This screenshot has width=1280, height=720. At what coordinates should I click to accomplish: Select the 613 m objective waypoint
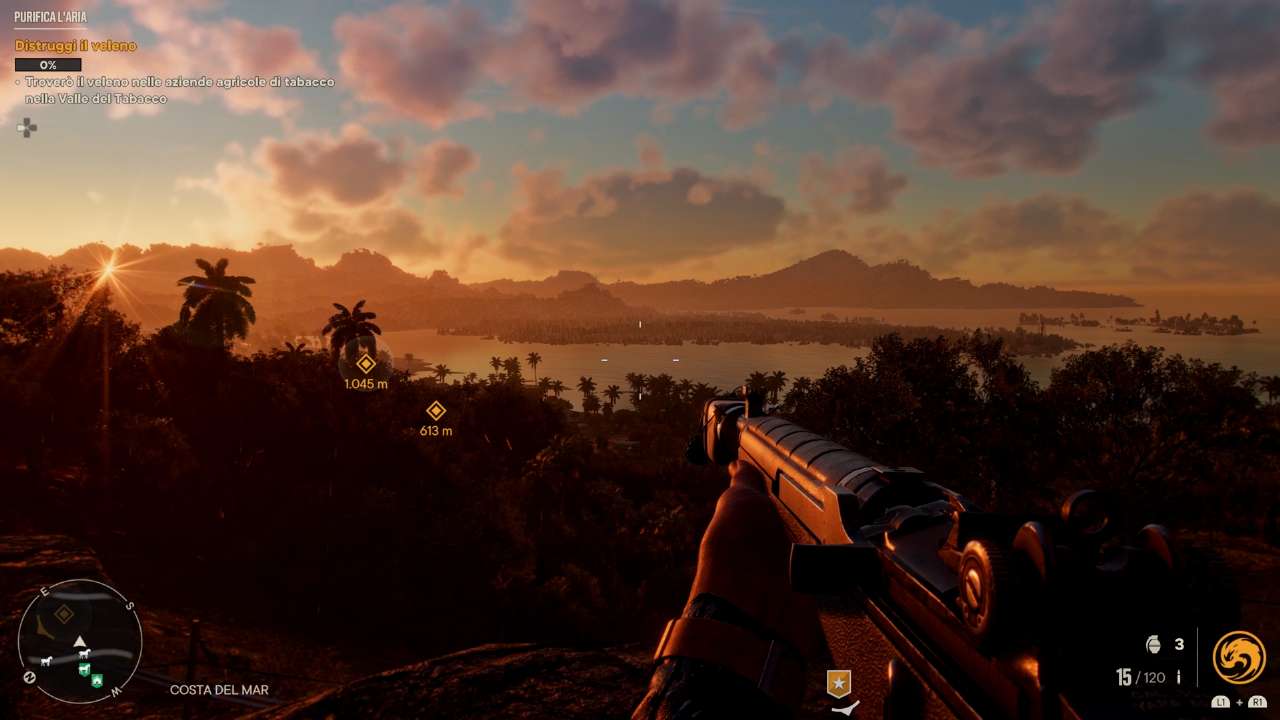click(436, 411)
